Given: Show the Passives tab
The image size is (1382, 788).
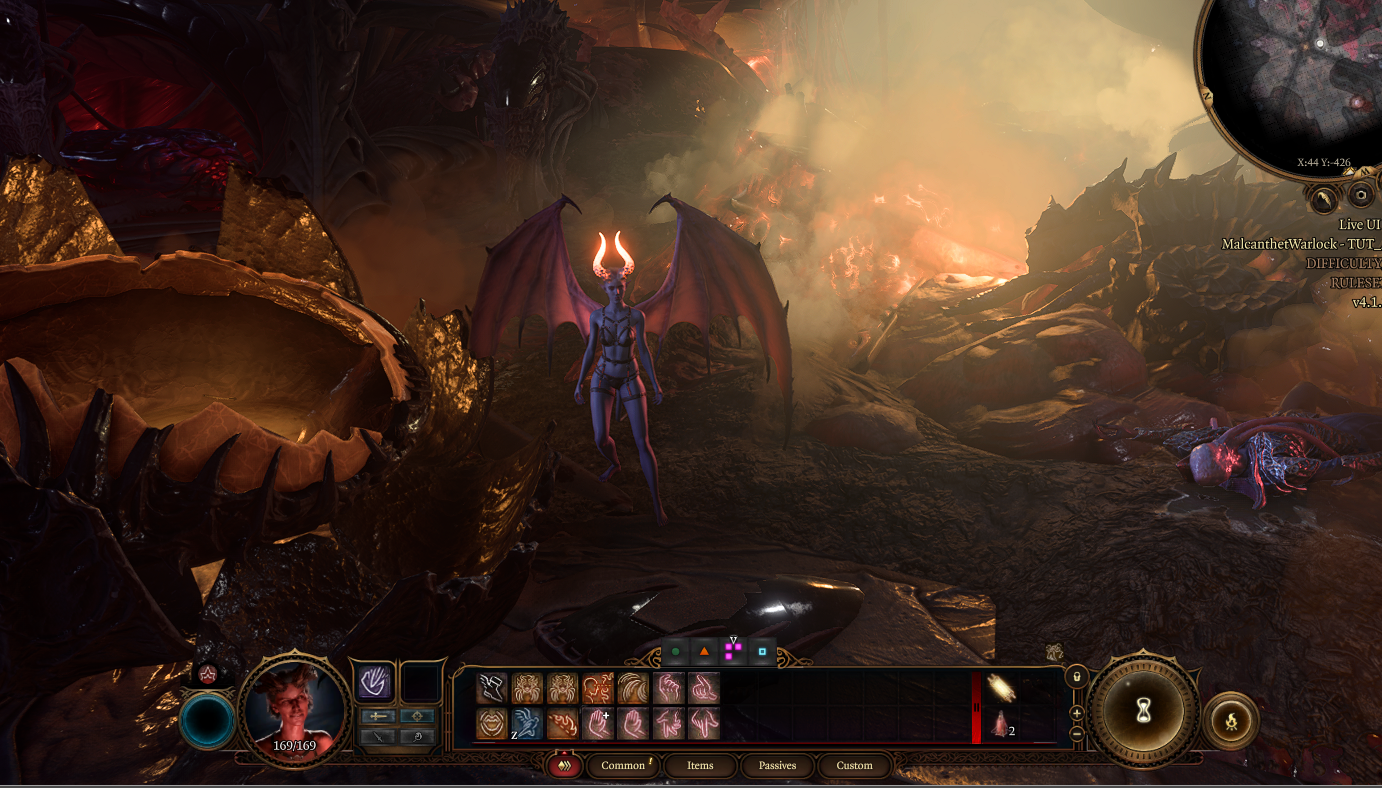Looking at the screenshot, I should pyautogui.click(x=777, y=766).
